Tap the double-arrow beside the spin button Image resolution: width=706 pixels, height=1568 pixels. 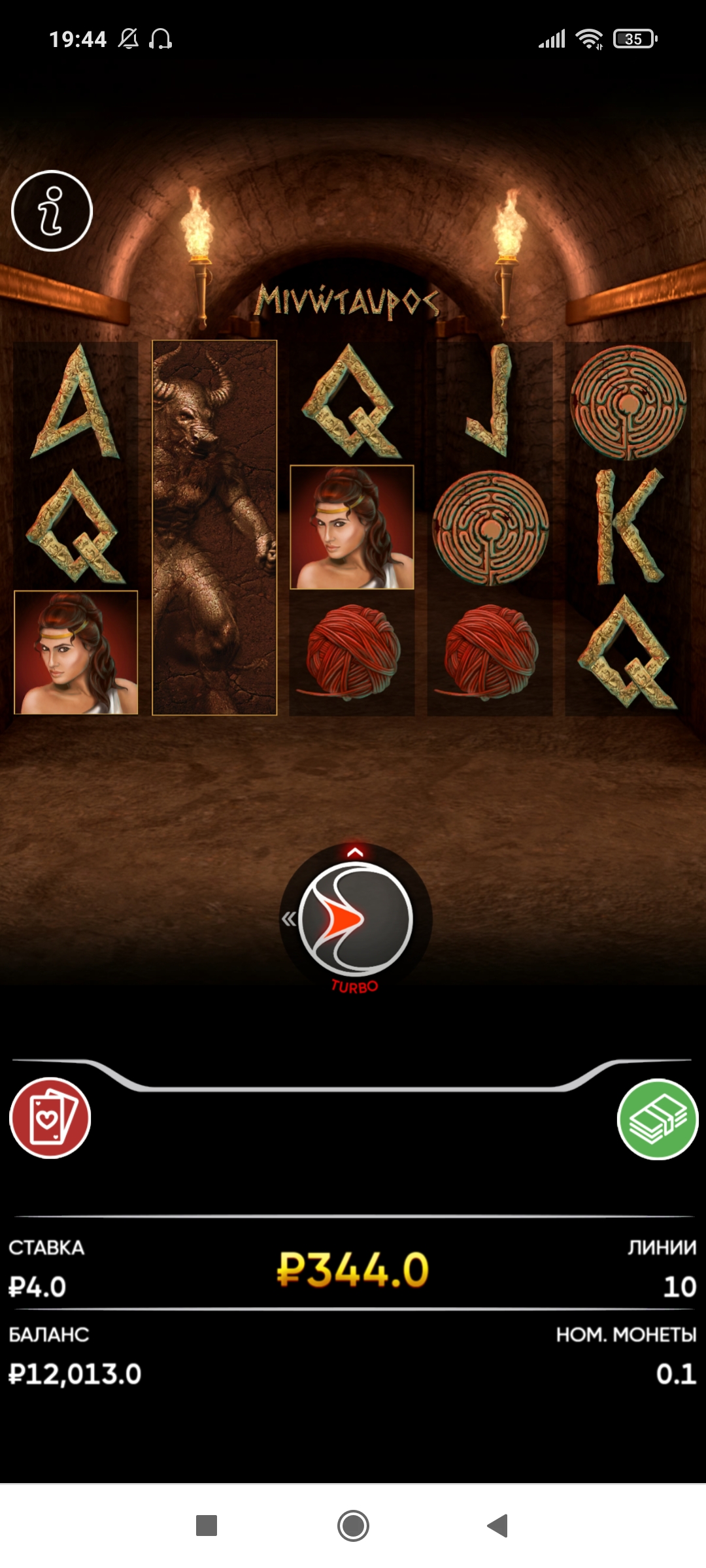point(288,919)
